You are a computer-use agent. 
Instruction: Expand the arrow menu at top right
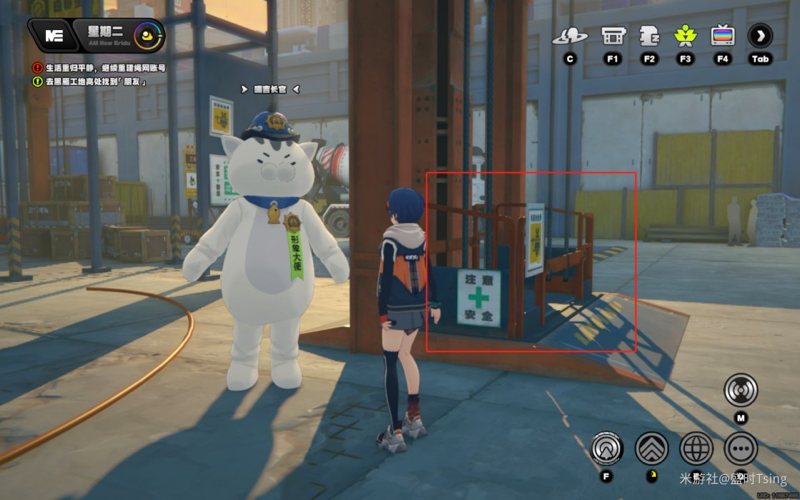(x=760, y=37)
